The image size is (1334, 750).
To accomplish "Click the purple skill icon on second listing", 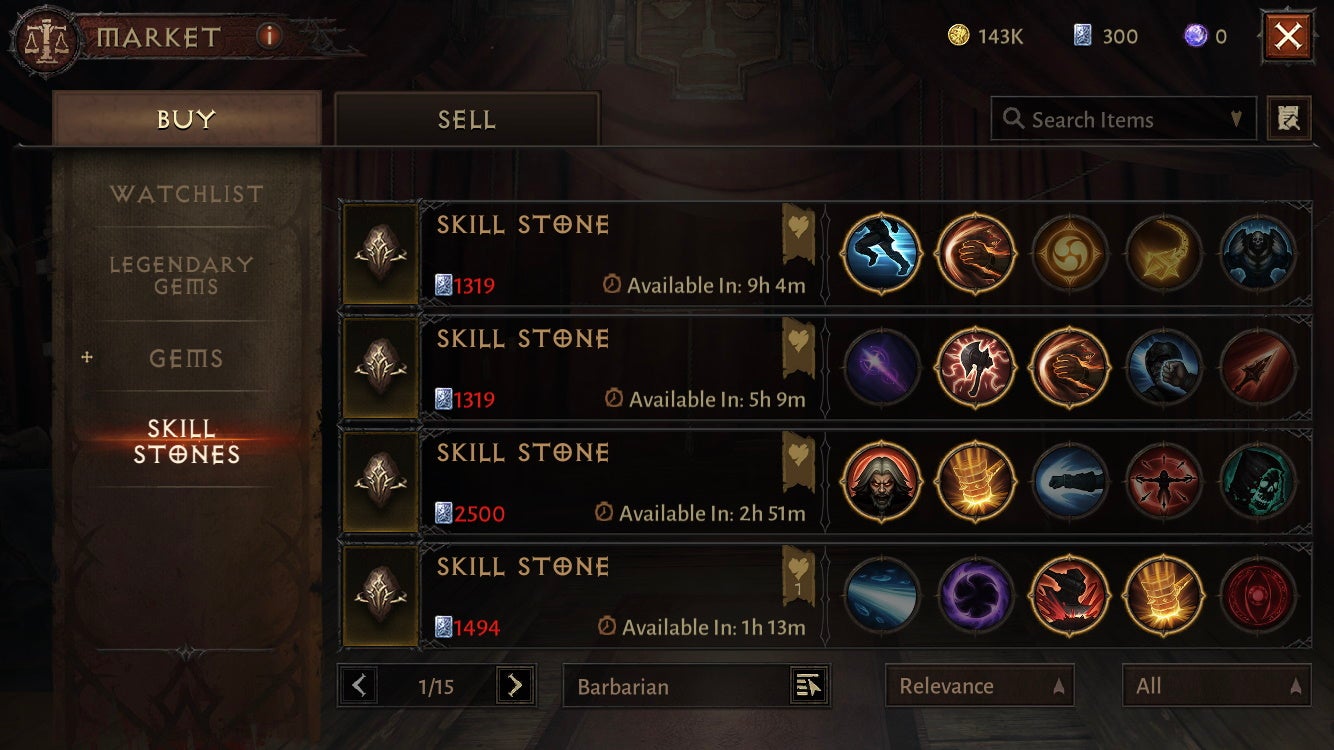I will tap(881, 367).
